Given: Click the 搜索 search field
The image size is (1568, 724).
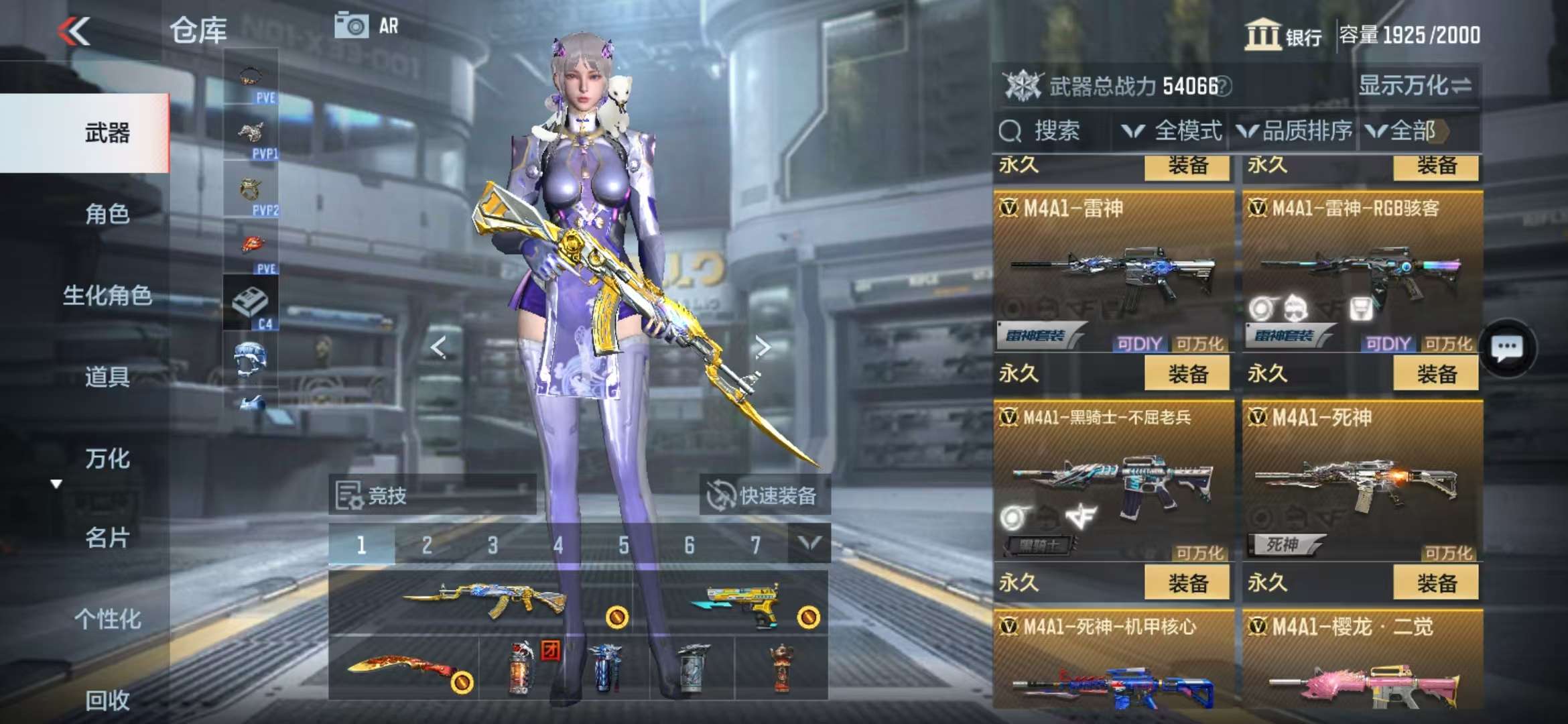Looking at the screenshot, I should [x=1055, y=131].
